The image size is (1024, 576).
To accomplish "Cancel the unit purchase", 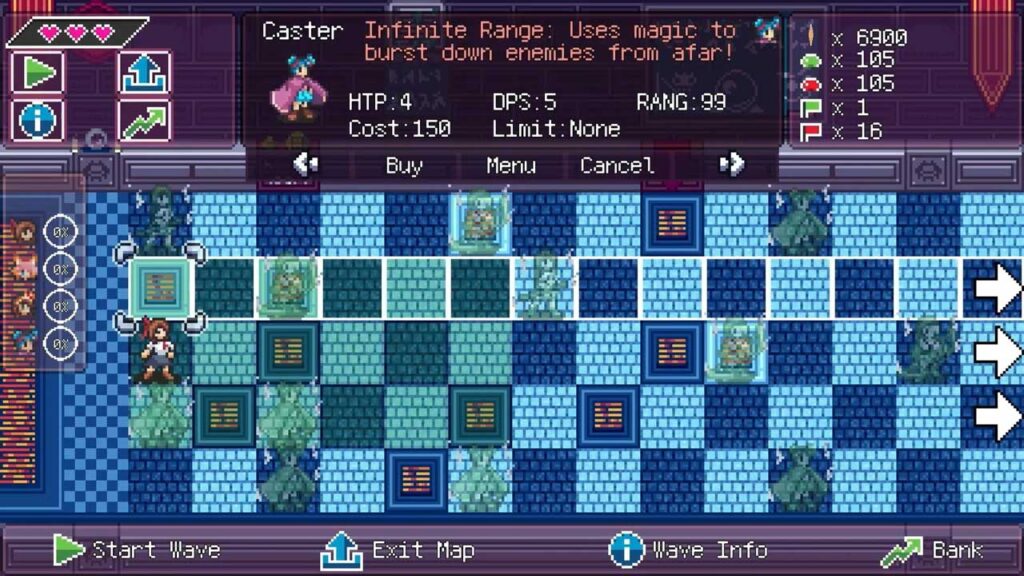I will (x=617, y=166).
